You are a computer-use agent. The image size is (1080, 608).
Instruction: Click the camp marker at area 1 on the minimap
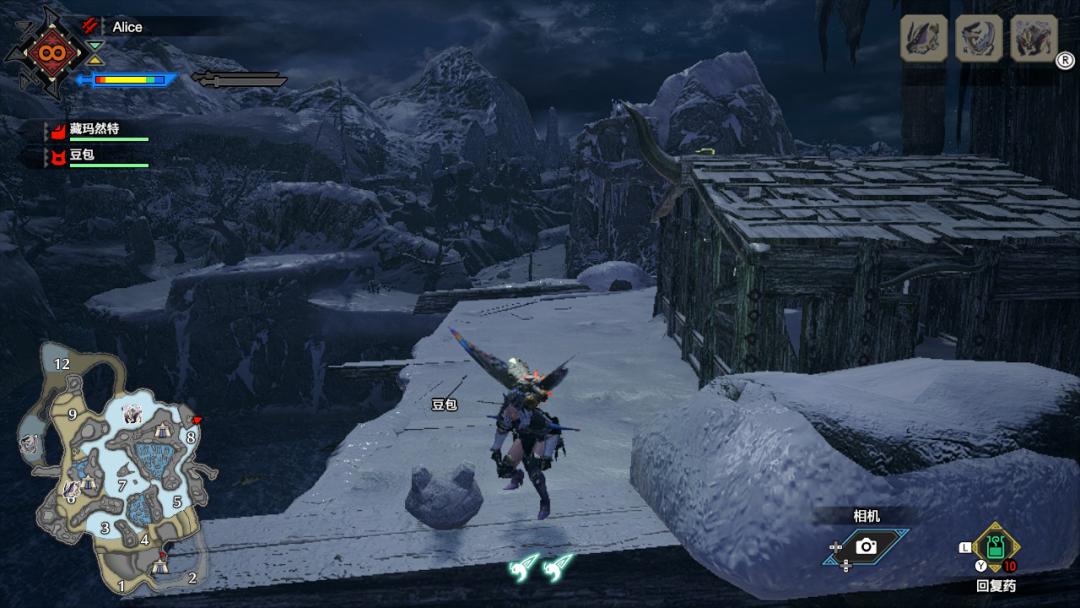tap(160, 568)
